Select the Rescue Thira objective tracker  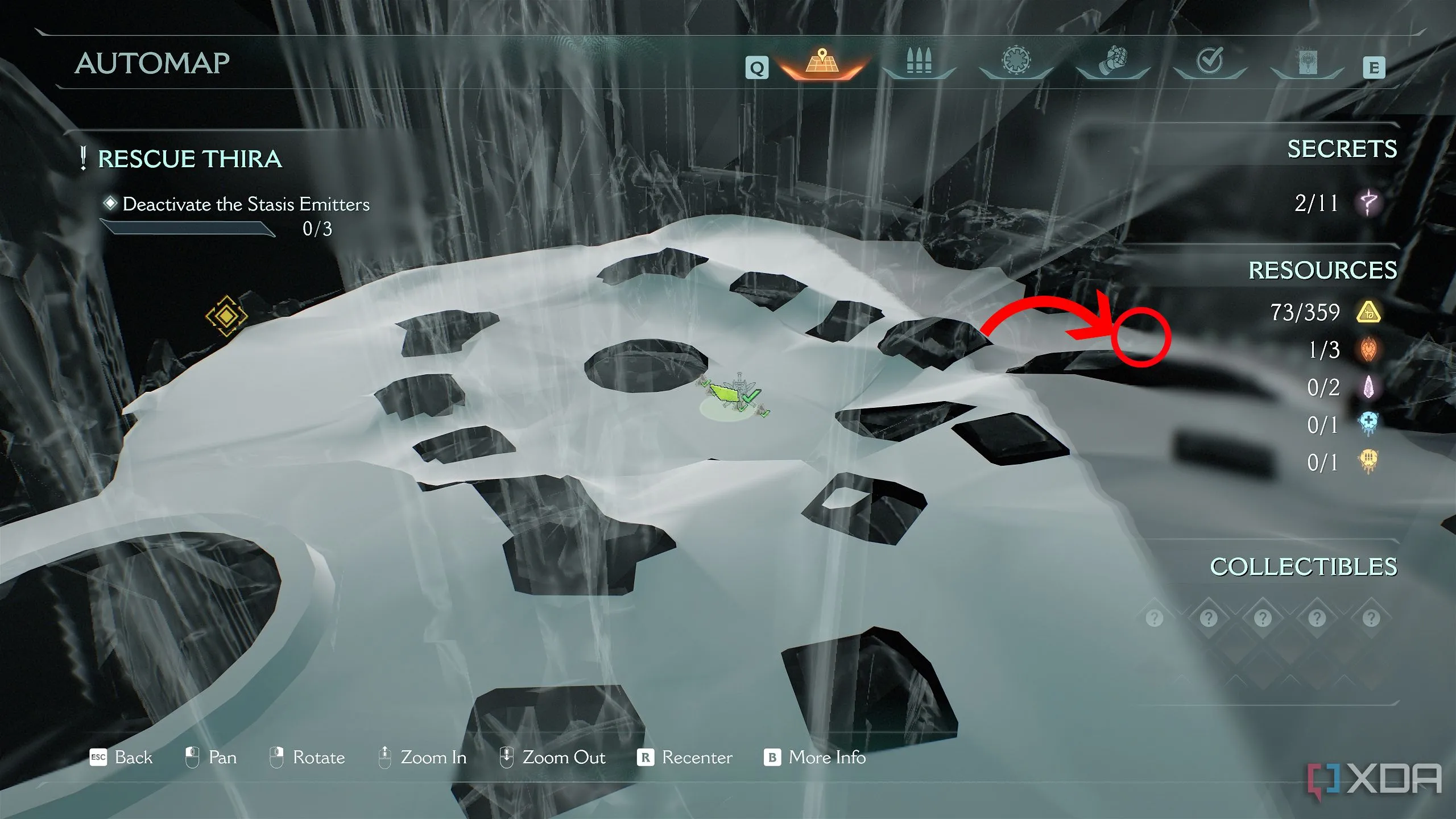pos(189,159)
